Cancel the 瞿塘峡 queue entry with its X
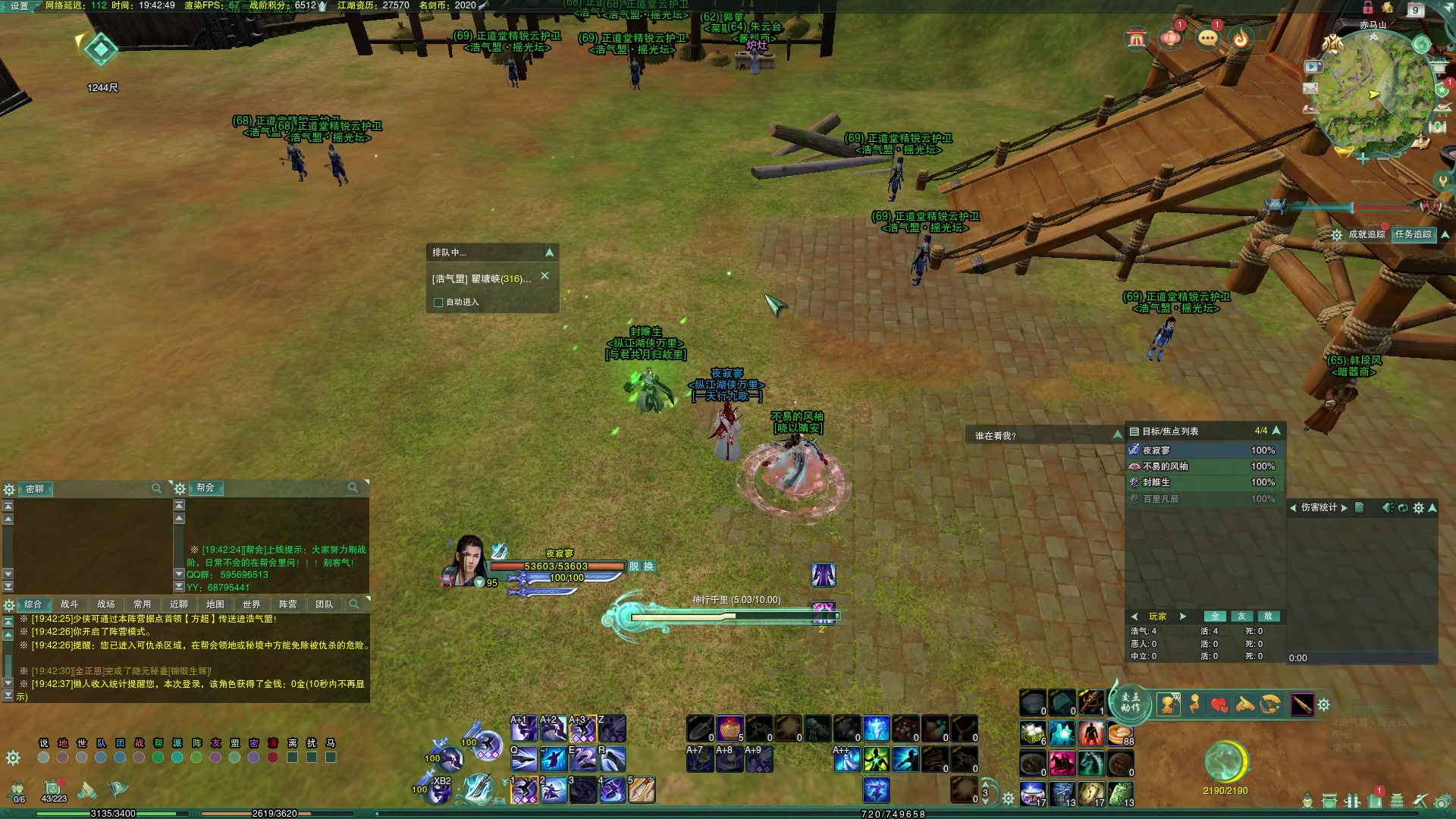This screenshot has width=1456, height=819. 544,277
